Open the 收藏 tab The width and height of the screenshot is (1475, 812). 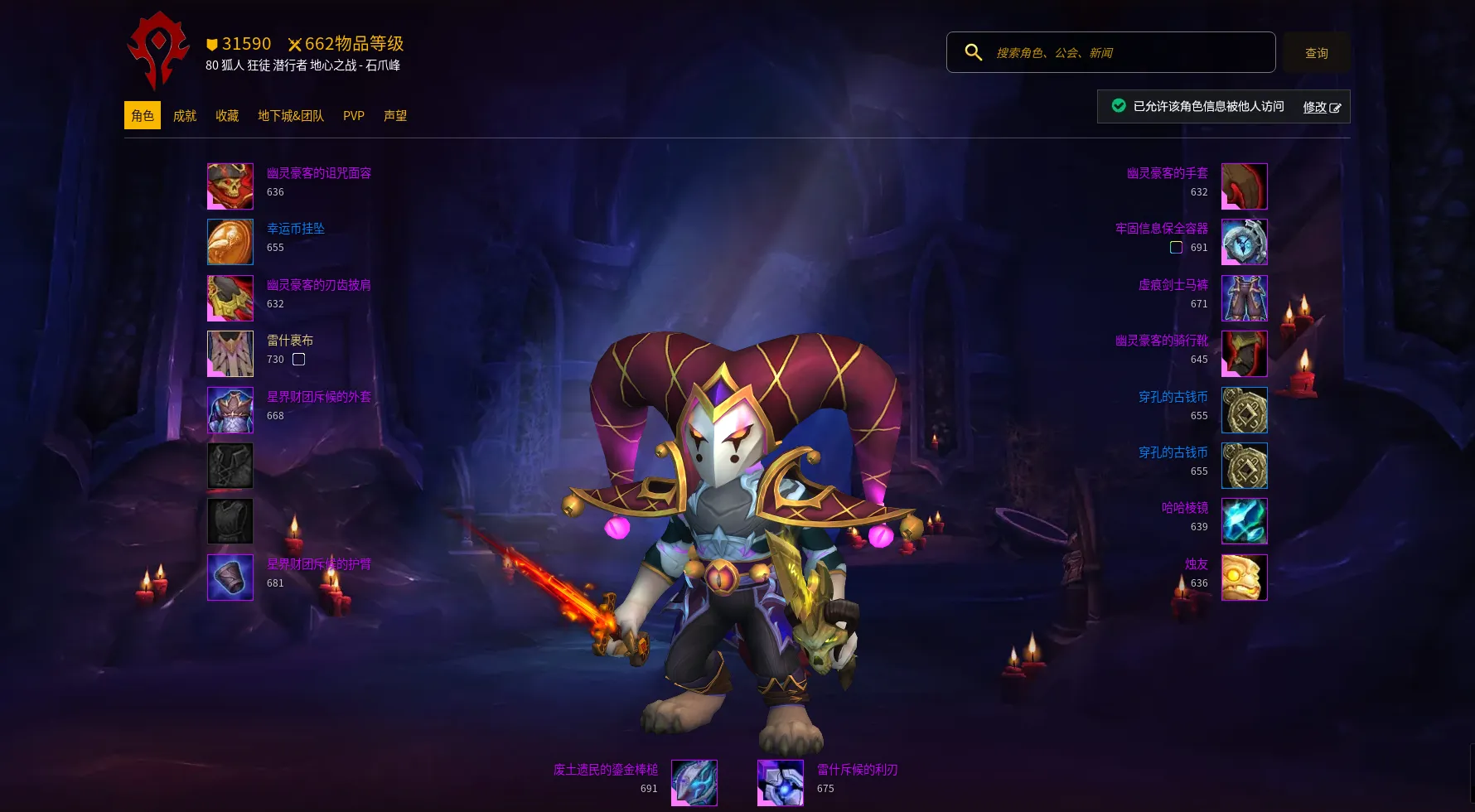click(x=227, y=116)
